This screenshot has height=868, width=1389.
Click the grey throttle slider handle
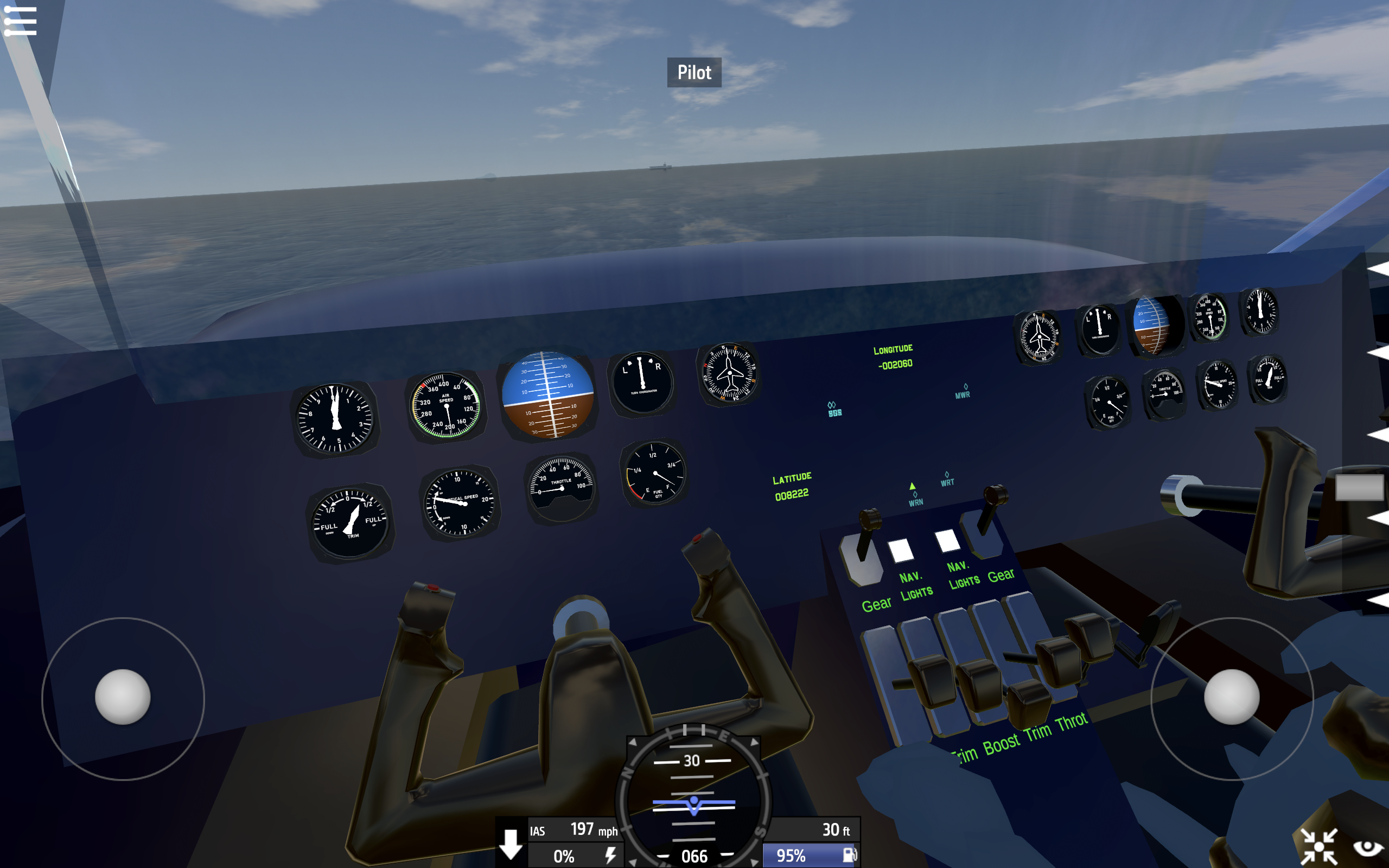click(1359, 487)
